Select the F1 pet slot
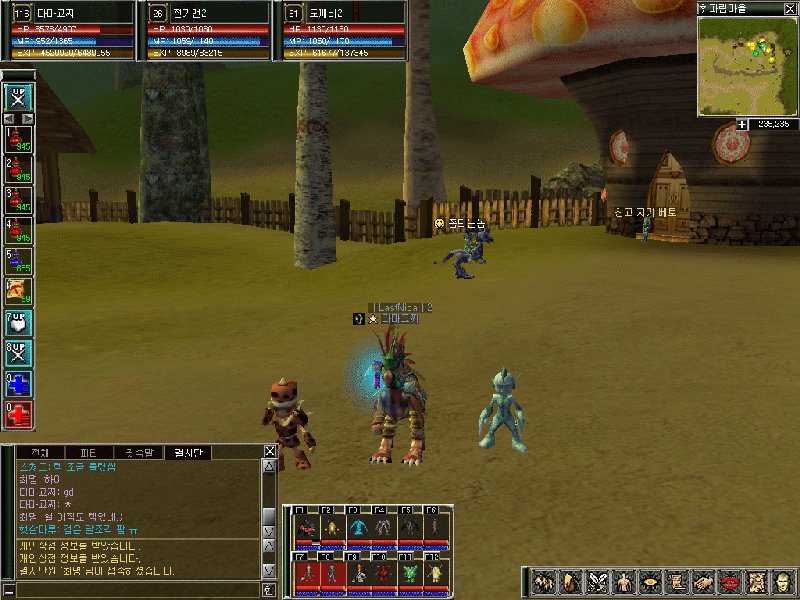The image size is (800, 600). pos(307,527)
